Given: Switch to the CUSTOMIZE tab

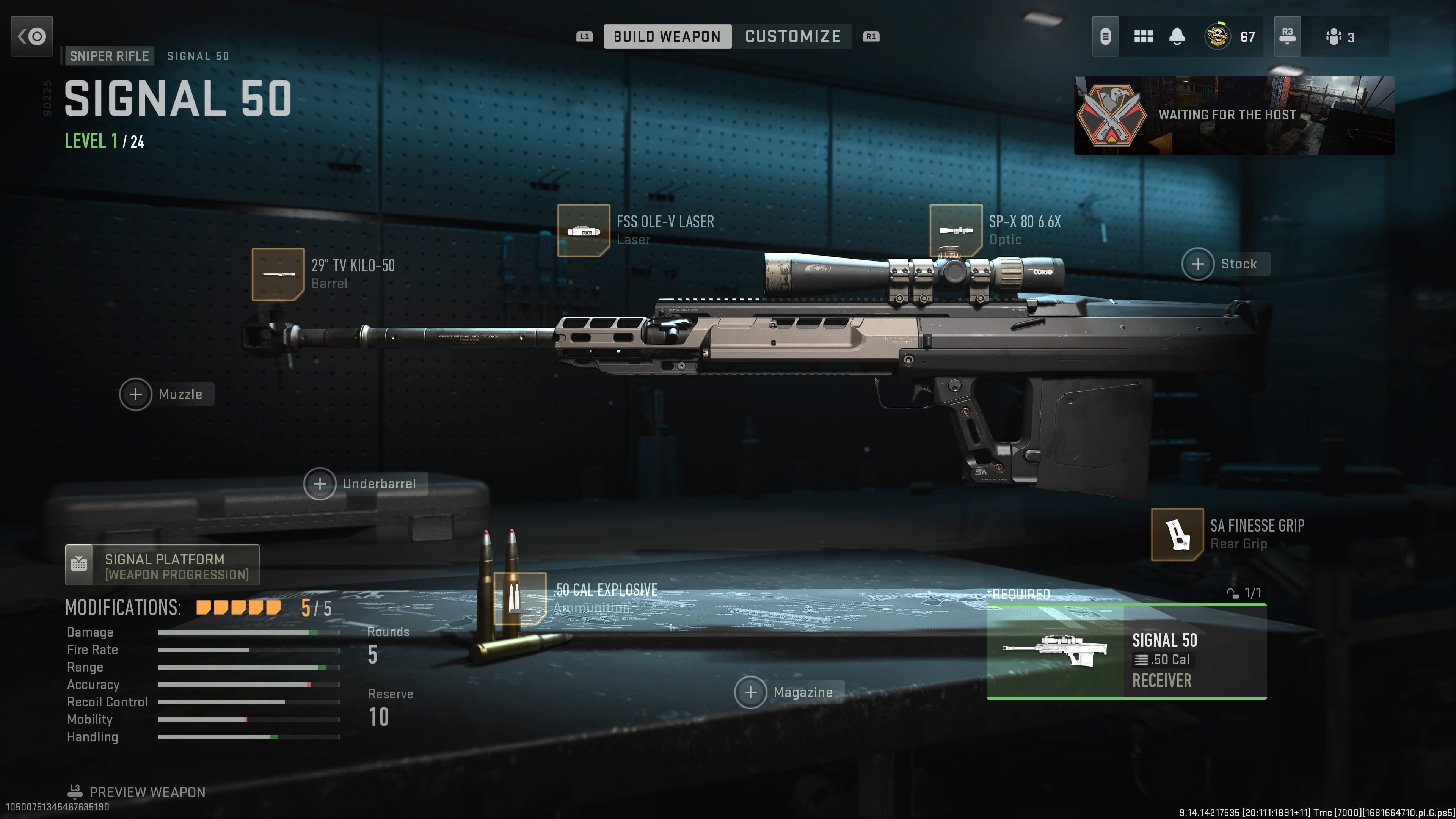Looking at the screenshot, I should click(794, 36).
